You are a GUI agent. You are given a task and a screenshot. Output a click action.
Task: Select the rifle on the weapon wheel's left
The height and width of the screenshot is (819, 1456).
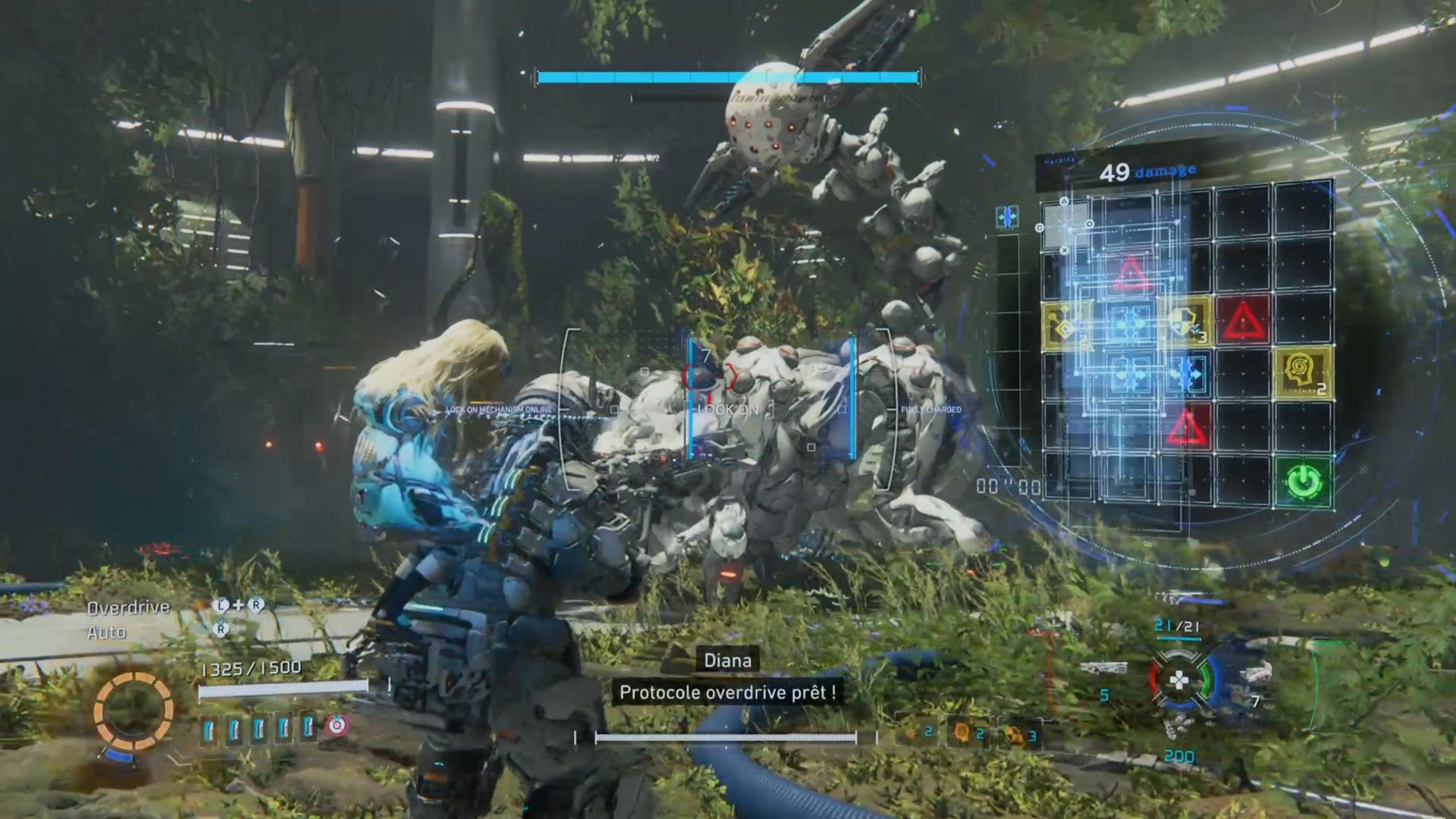1104,668
